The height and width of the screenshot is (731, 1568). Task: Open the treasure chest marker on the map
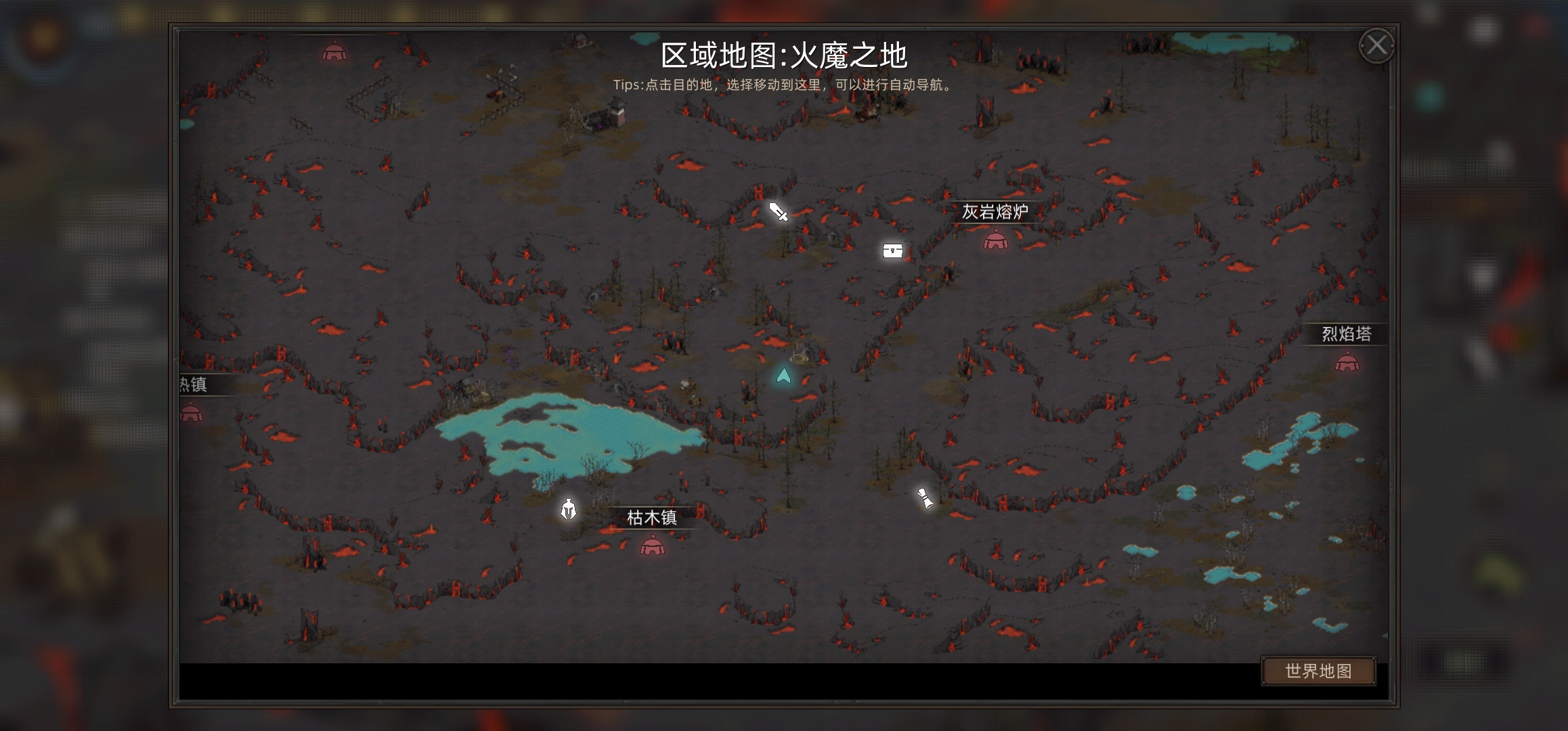(894, 250)
